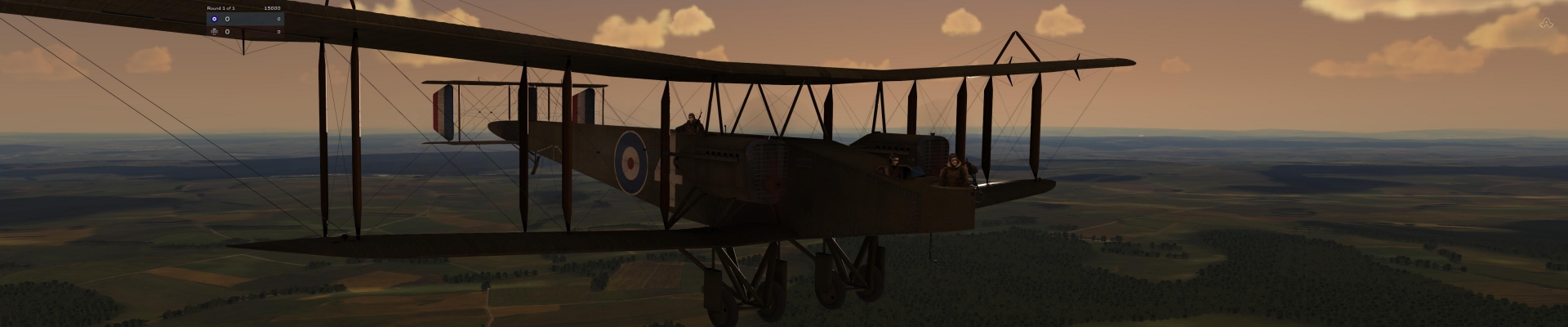Click the autopilot indicator icon
Image resolution: width=1568 pixels, height=327 pixels.
pos(1545,24)
